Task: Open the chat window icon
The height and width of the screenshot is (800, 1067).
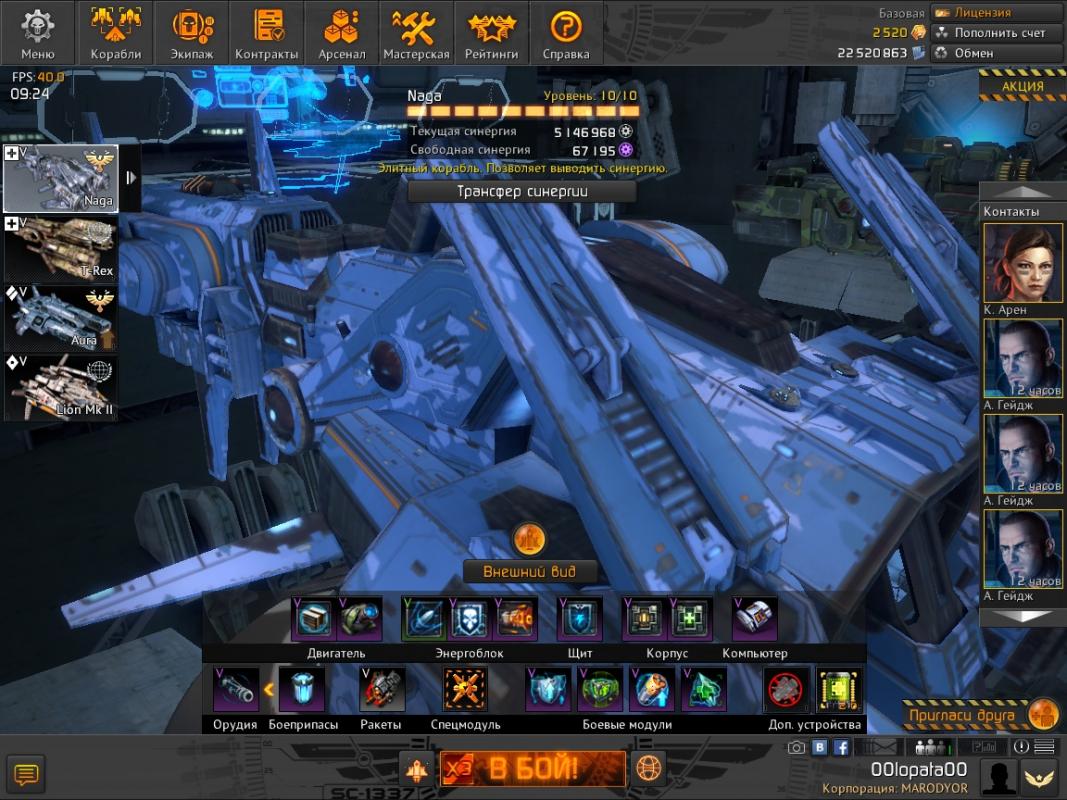Action: 26,774
